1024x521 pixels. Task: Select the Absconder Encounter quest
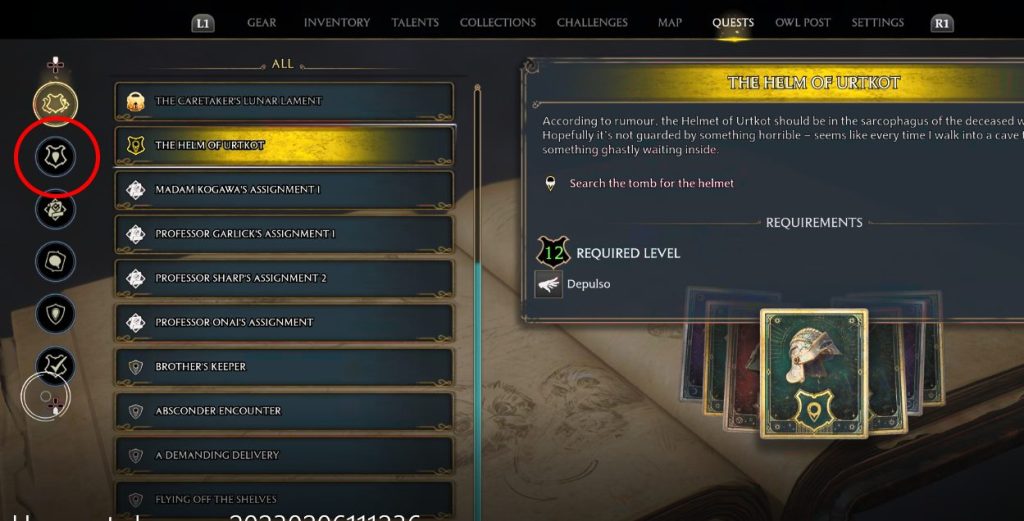[x=284, y=411]
